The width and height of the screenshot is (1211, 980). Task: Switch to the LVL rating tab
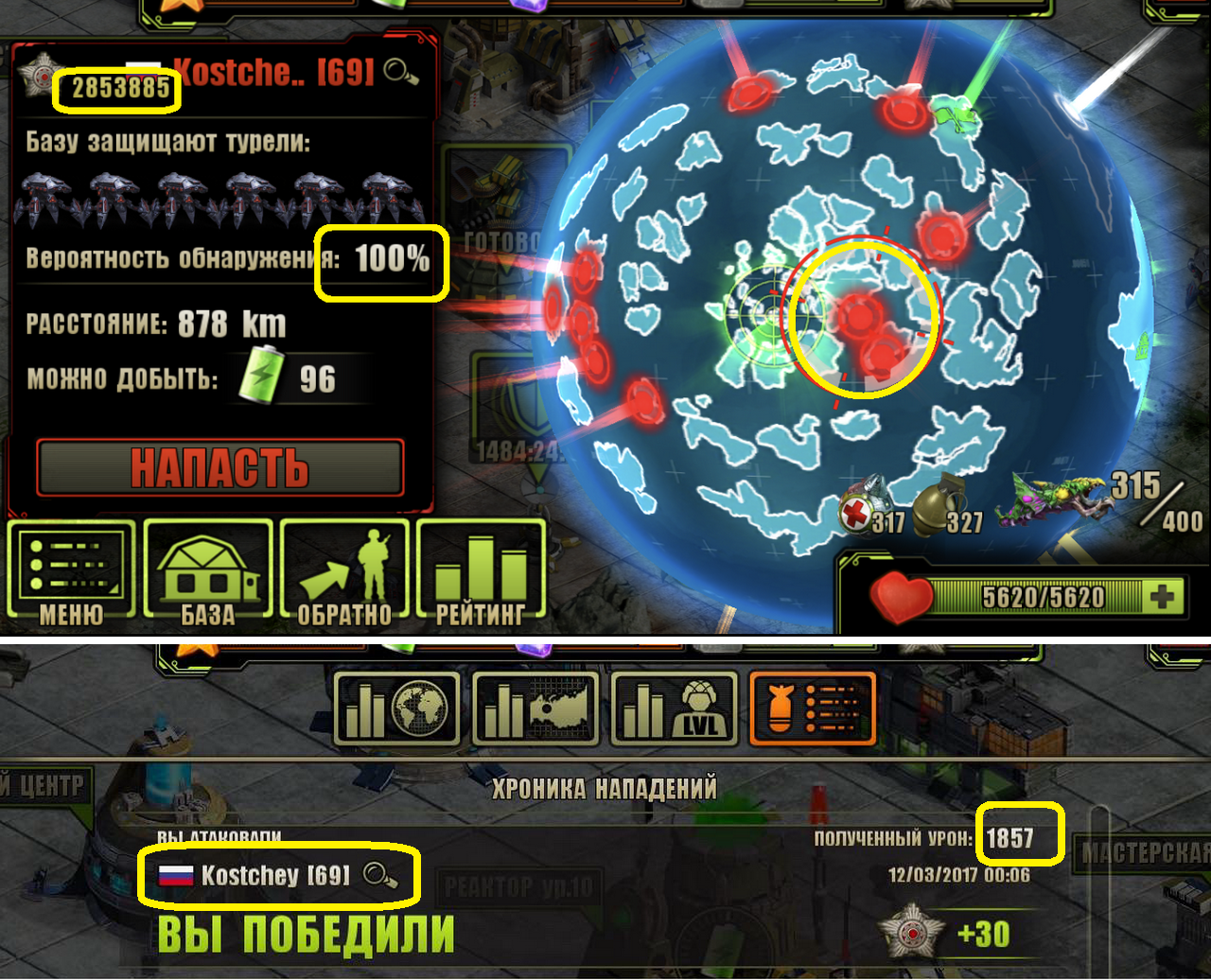[x=675, y=709]
